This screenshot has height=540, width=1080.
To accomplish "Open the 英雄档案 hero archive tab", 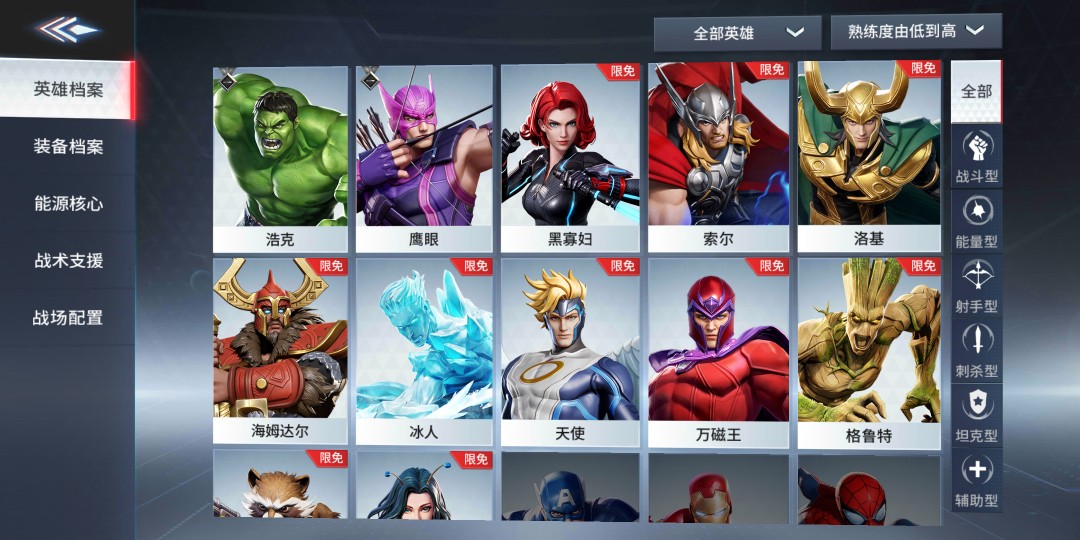I will coord(68,89).
